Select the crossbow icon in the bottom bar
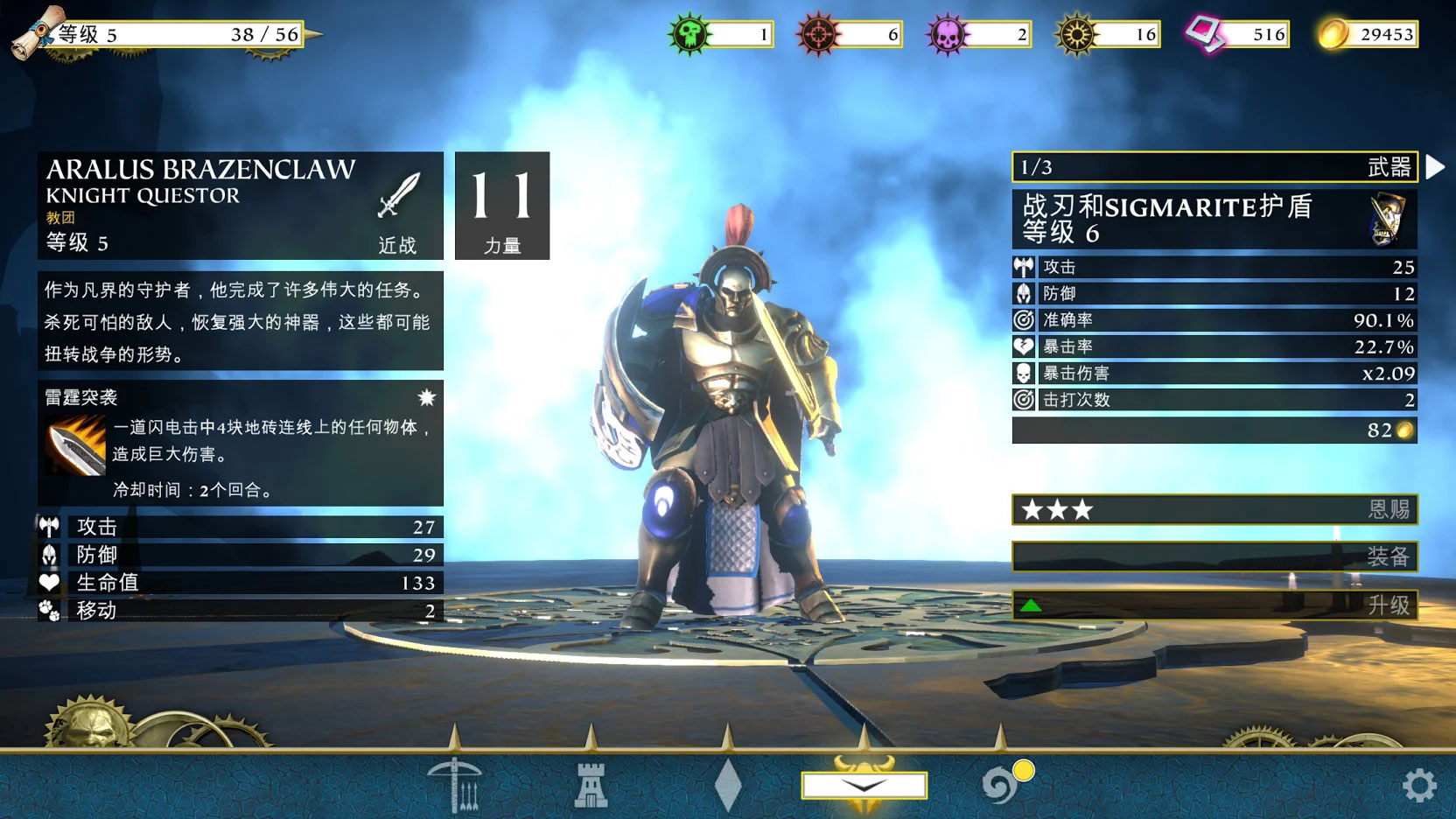The width and height of the screenshot is (1456, 819). pyautogui.click(x=454, y=785)
